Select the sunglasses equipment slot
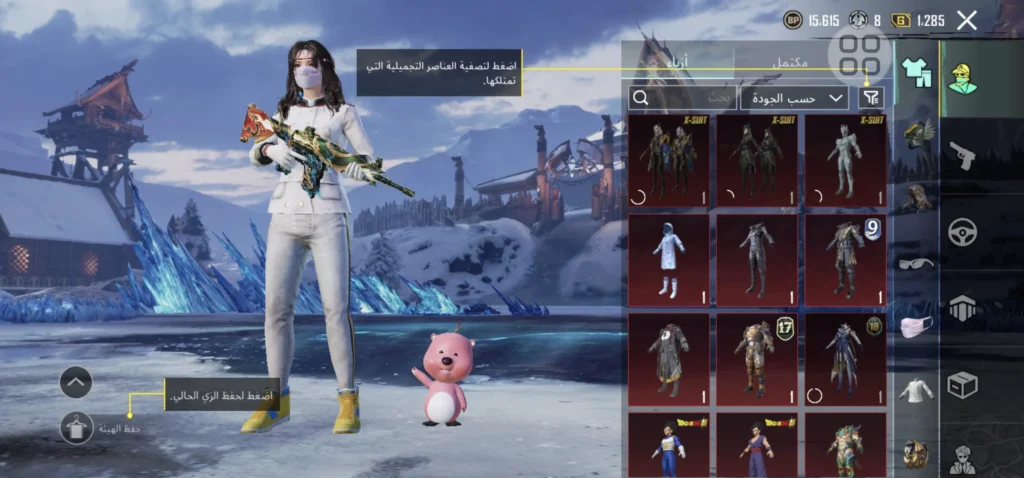Screen dimensions: 1024x478 click(915, 263)
